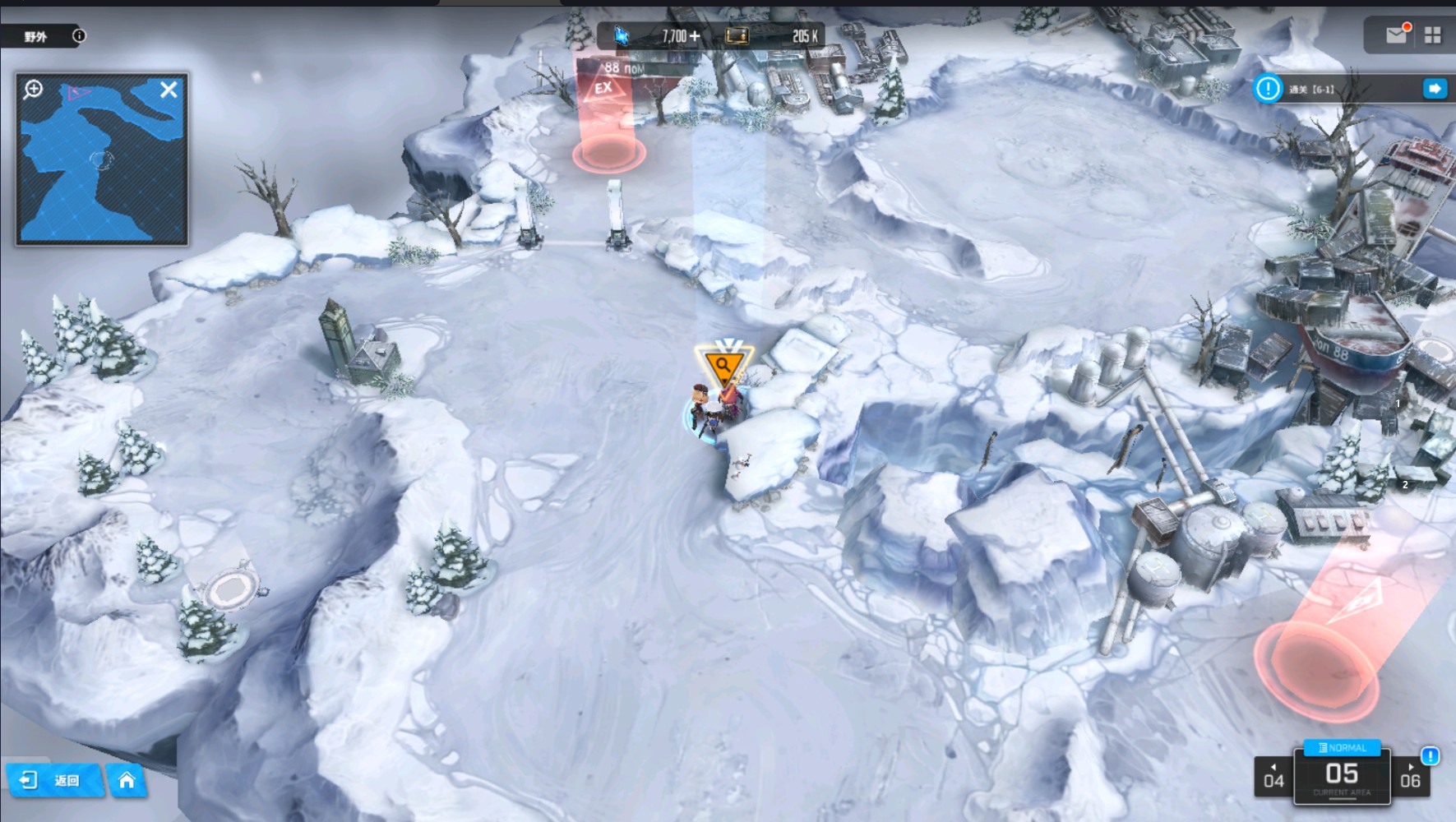
Task: Switch to previous area 04
Action: pos(1273,778)
